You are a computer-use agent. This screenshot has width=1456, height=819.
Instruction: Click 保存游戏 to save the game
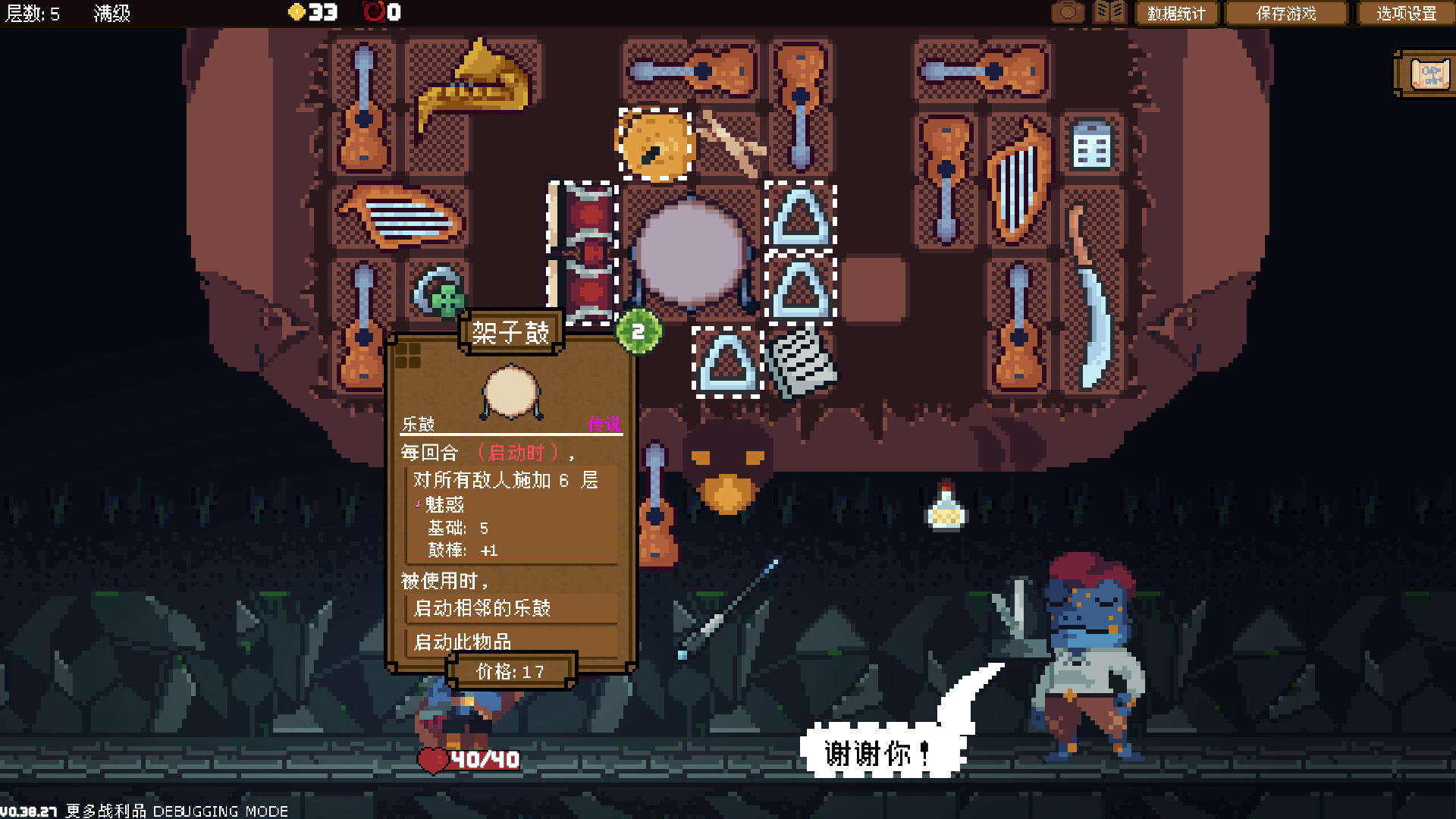[1285, 13]
